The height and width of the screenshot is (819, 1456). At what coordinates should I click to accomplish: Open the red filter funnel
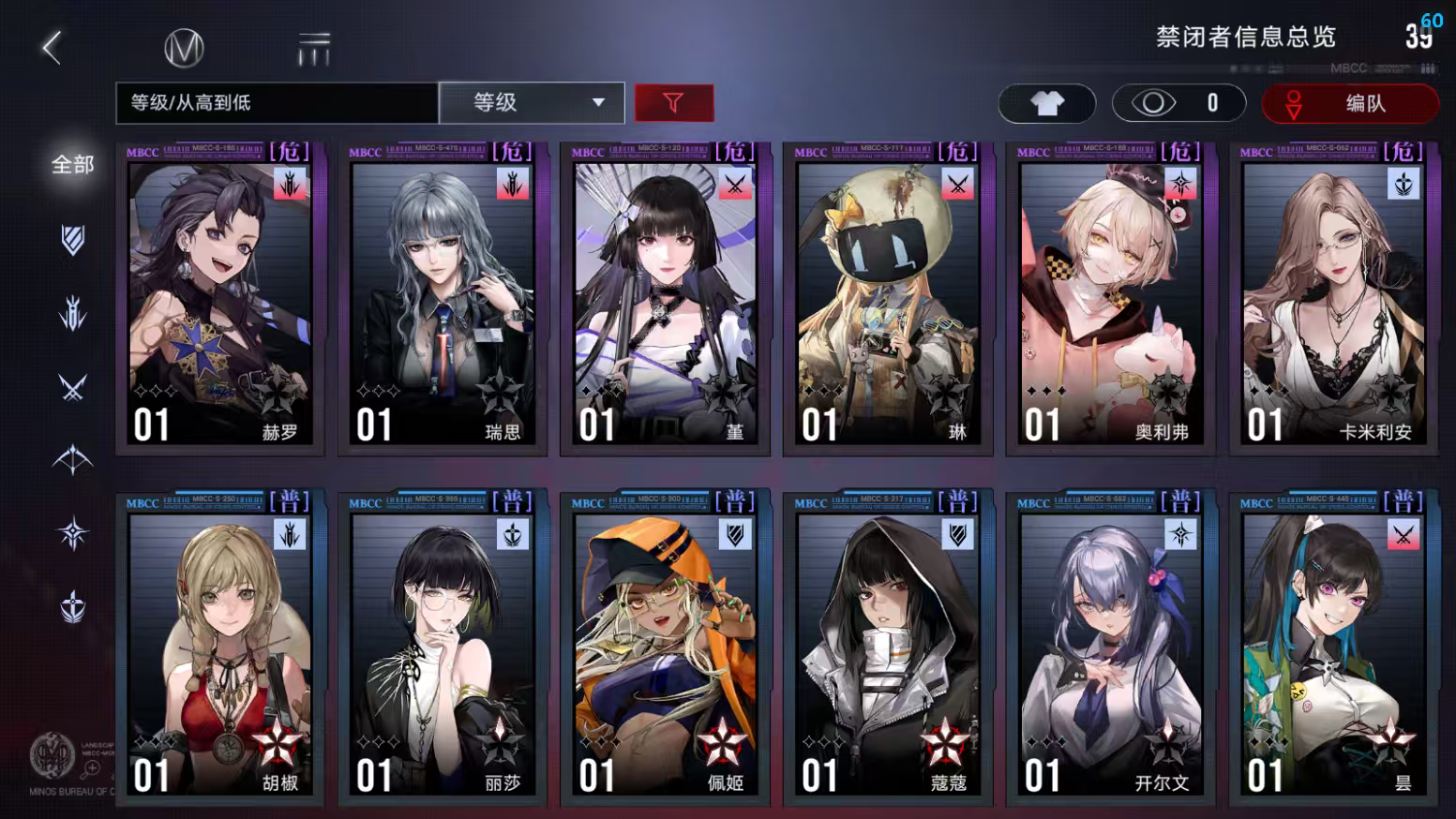[x=674, y=103]
